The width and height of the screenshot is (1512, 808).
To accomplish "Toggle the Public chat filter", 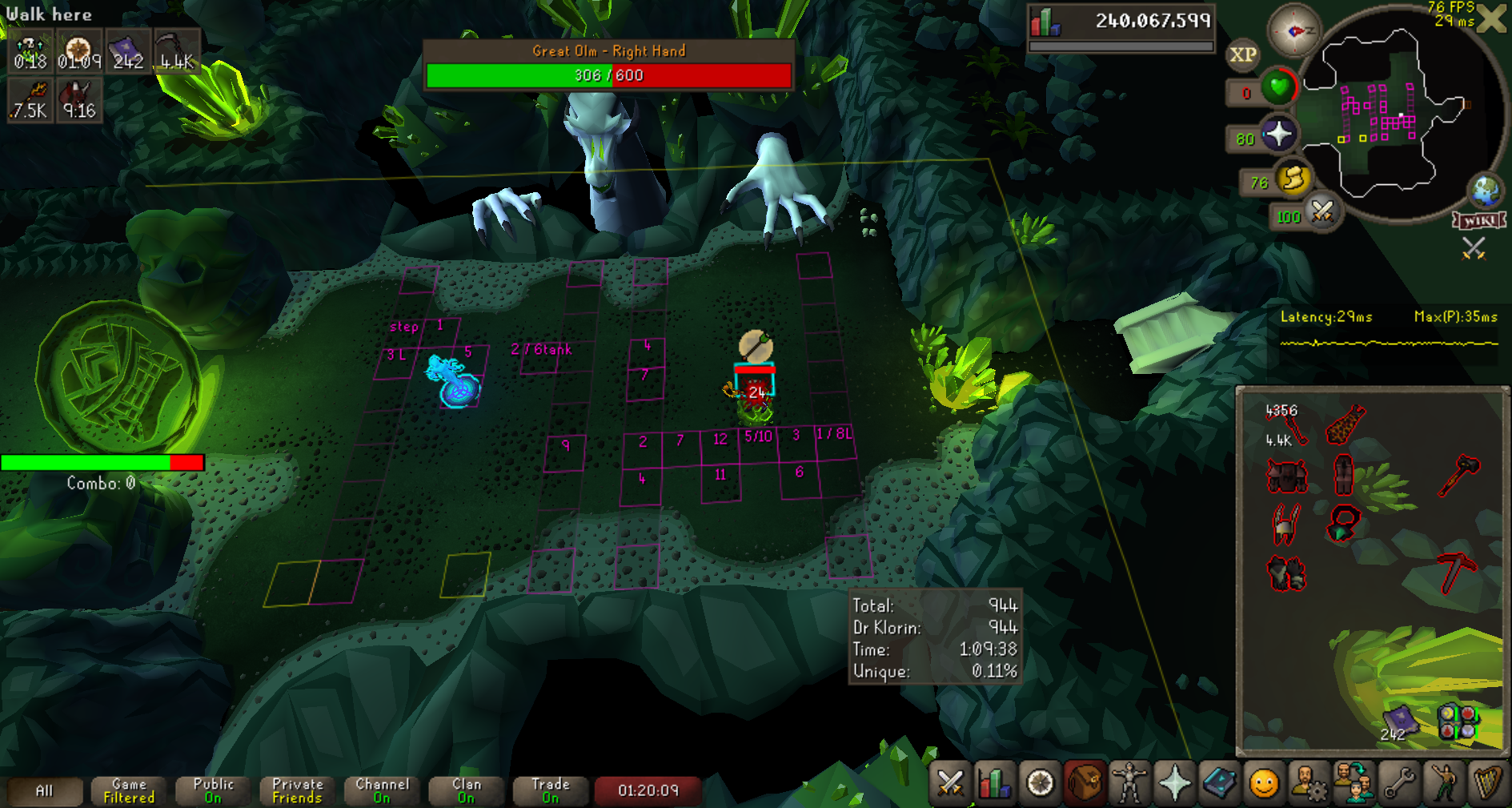I will click(213, 790).
